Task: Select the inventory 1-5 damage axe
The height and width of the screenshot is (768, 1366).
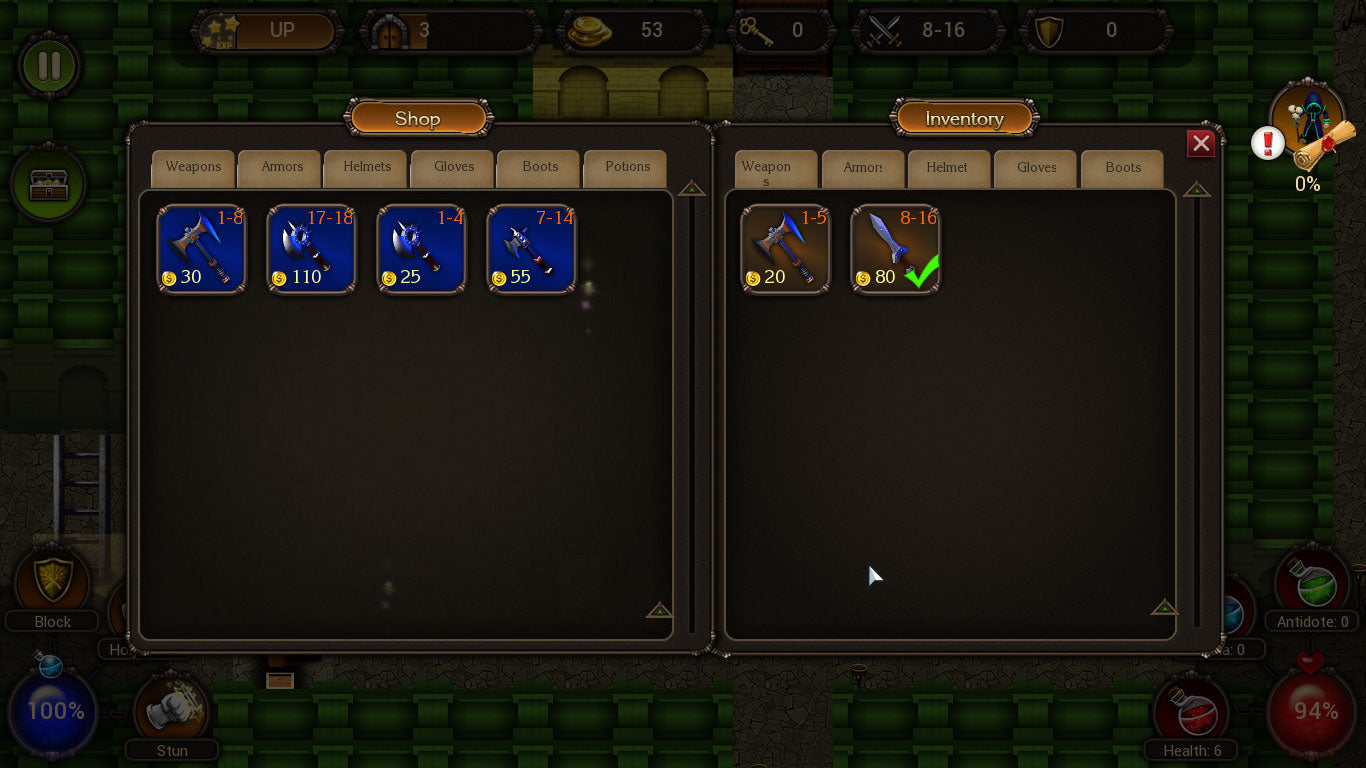Action: (x=786, y=250)
